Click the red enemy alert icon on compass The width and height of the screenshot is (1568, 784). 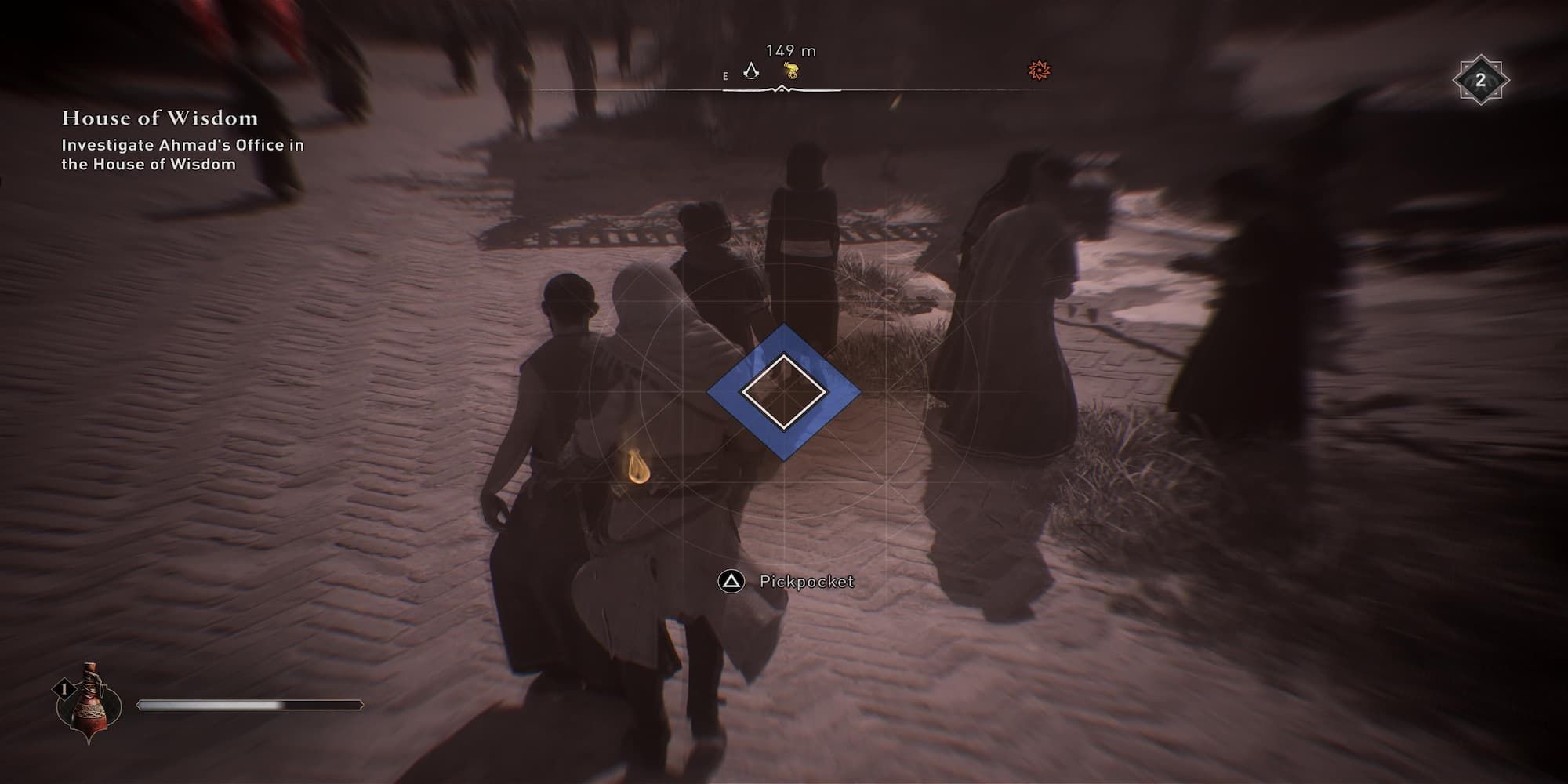tap(1038, 71)
